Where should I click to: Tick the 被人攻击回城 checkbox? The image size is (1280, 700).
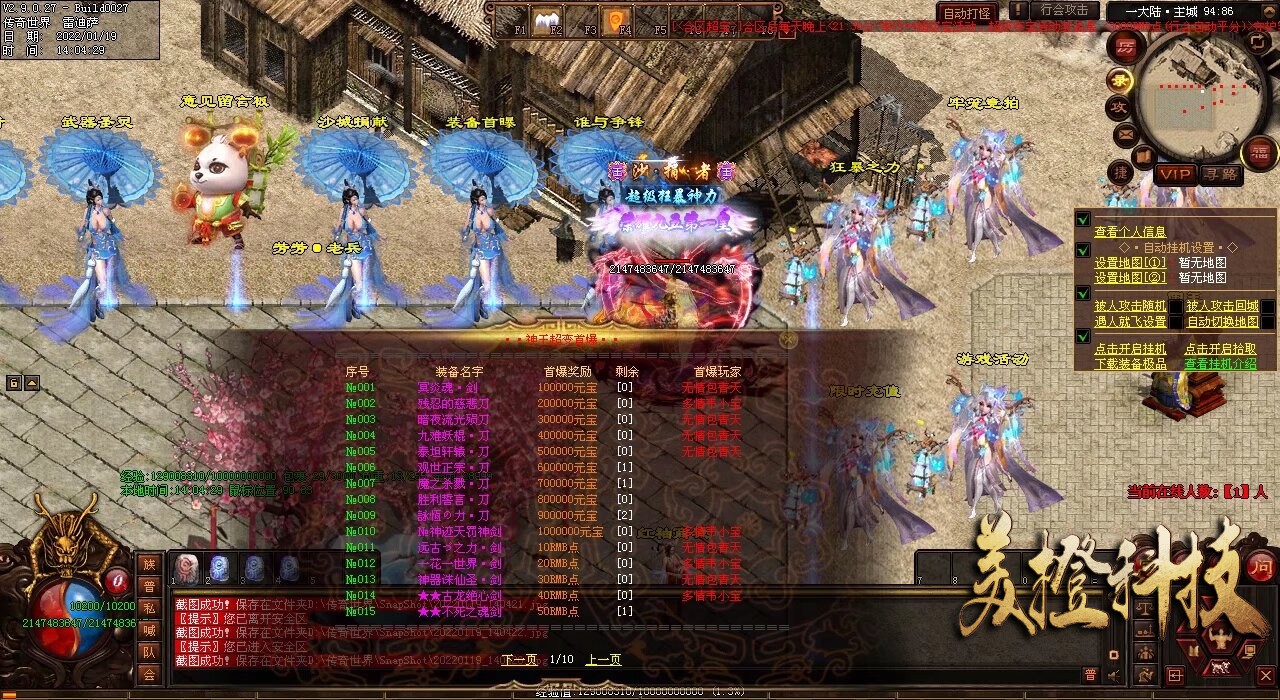[1267, 306]
